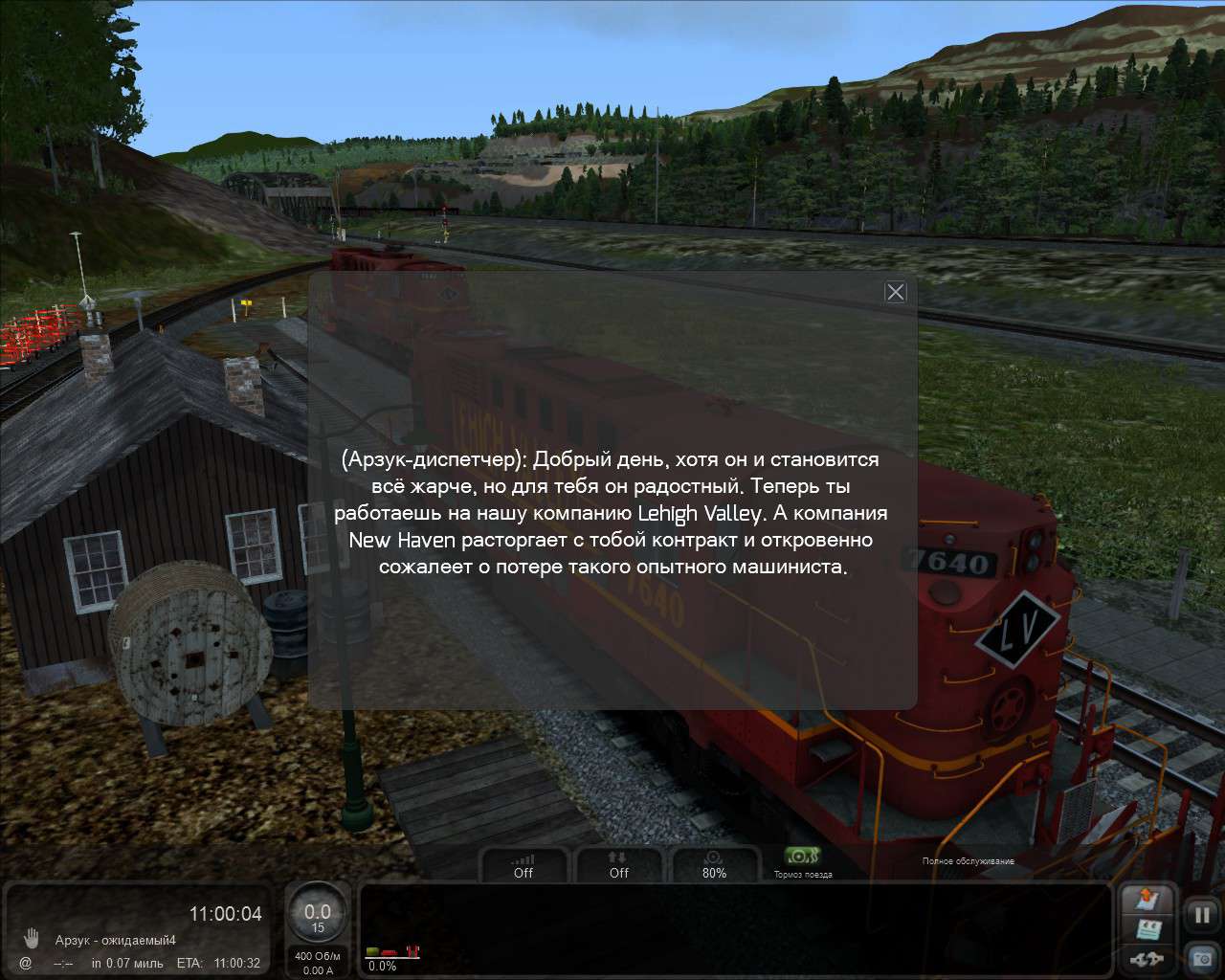
Task: Take a screenshot with the camera button
Action: (x=1201, y=956)
